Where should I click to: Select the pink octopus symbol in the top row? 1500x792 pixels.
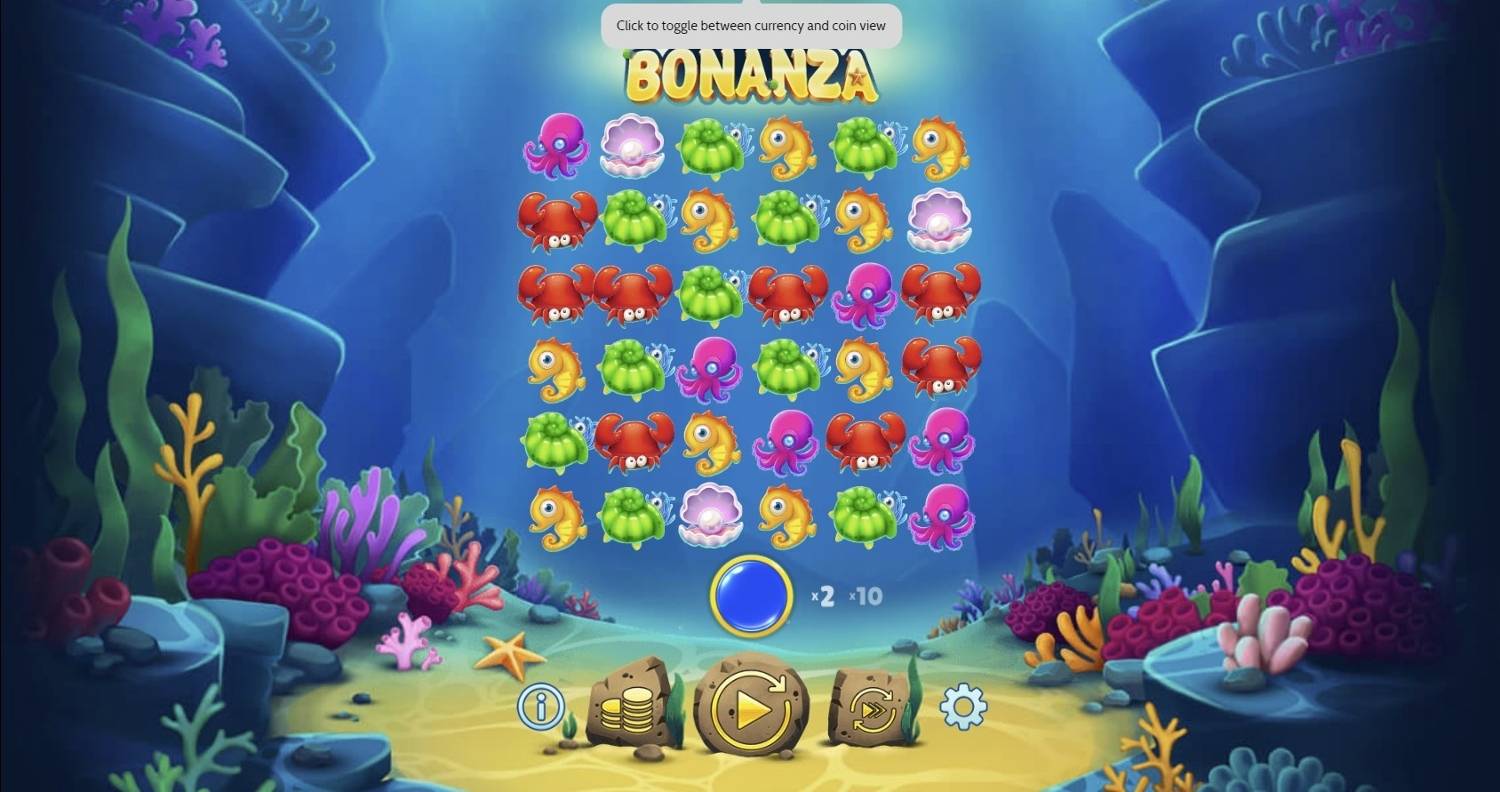point(557,147)
